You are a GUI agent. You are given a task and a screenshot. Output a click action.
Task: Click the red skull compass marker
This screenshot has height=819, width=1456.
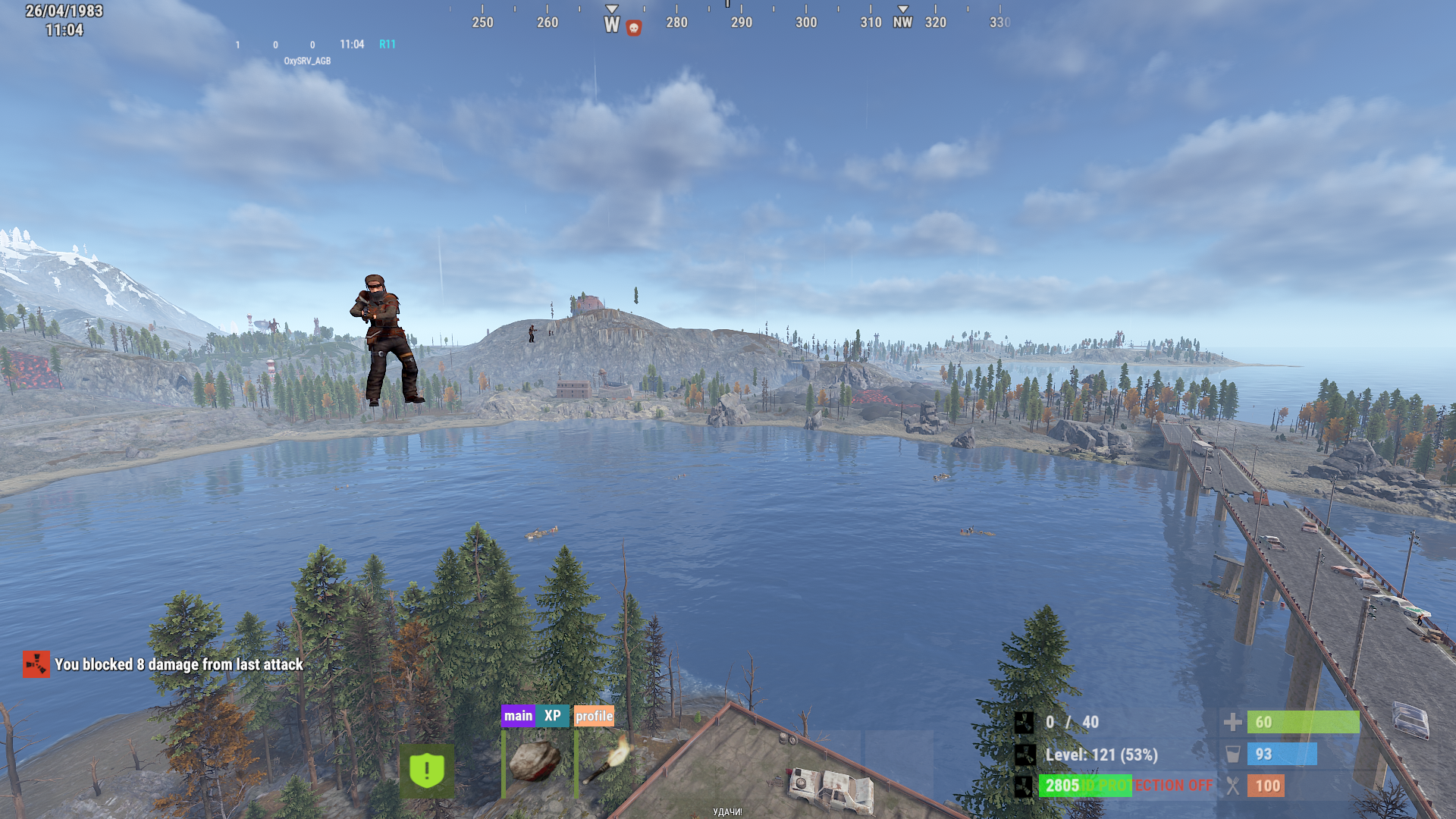[634, 28]
